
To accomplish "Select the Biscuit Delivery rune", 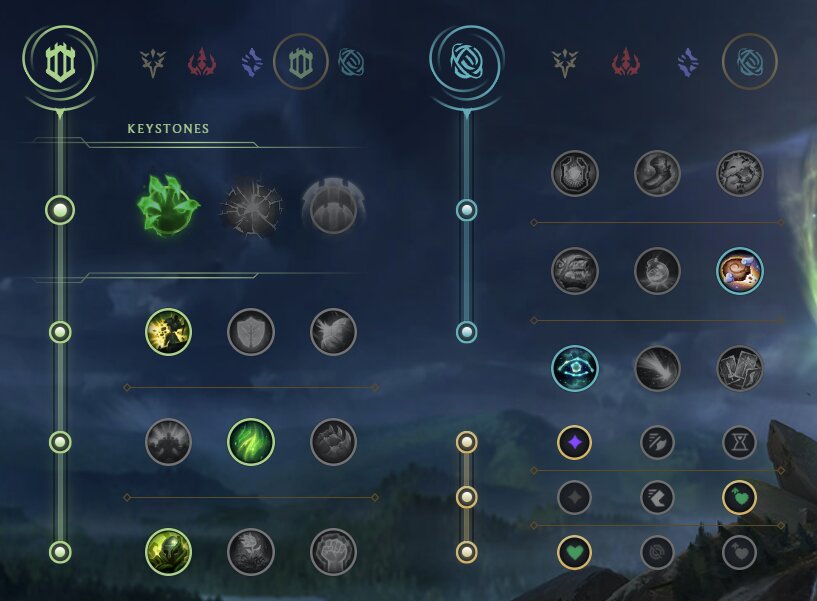I will click(740, 271).
